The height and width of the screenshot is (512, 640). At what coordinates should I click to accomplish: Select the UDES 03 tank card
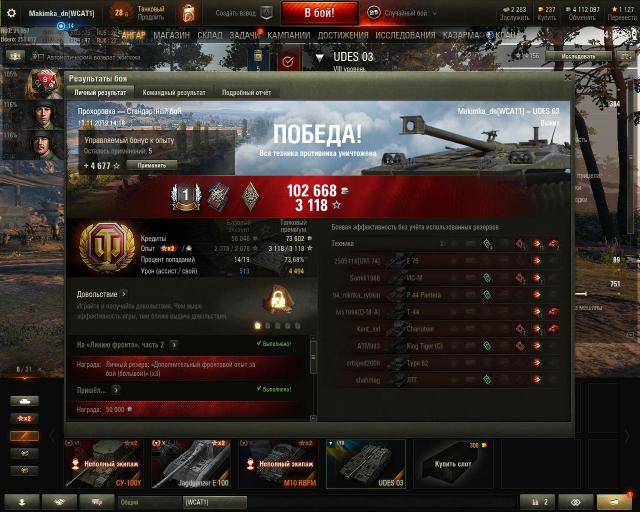[365, 464]
